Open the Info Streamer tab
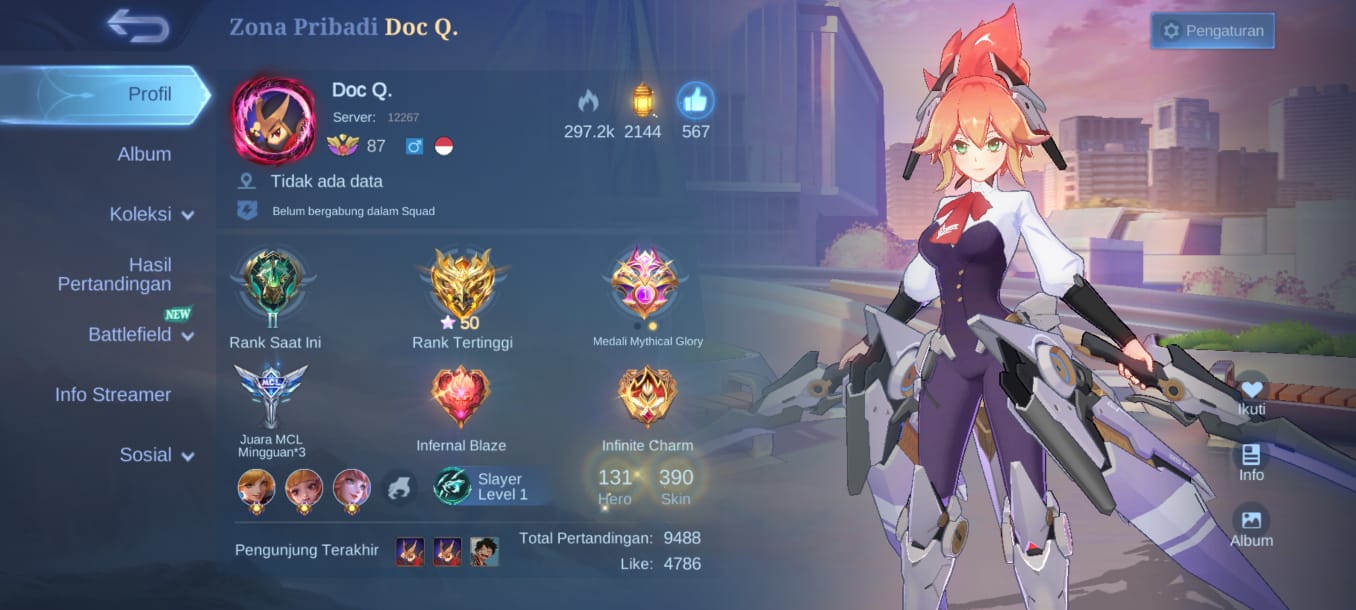Screen dimensions: 1356x610 113,395
